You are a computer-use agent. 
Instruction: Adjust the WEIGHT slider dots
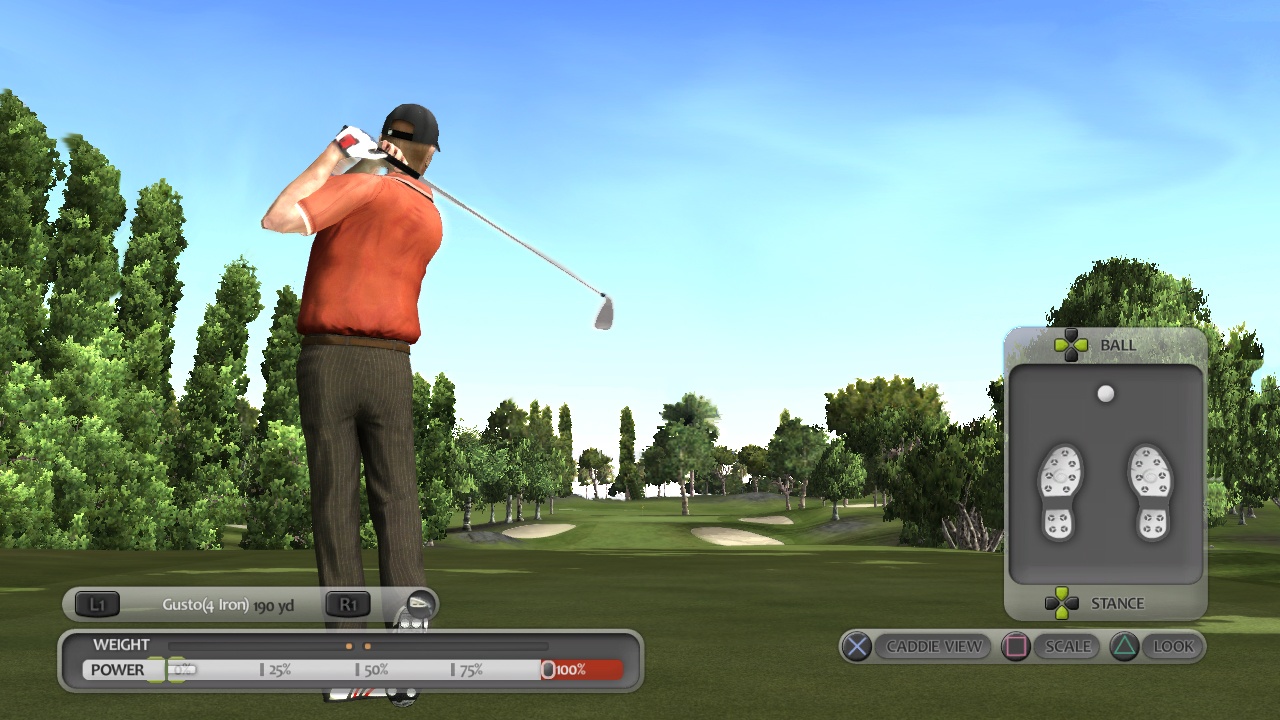pyautogui.click(x=357, y=645)
